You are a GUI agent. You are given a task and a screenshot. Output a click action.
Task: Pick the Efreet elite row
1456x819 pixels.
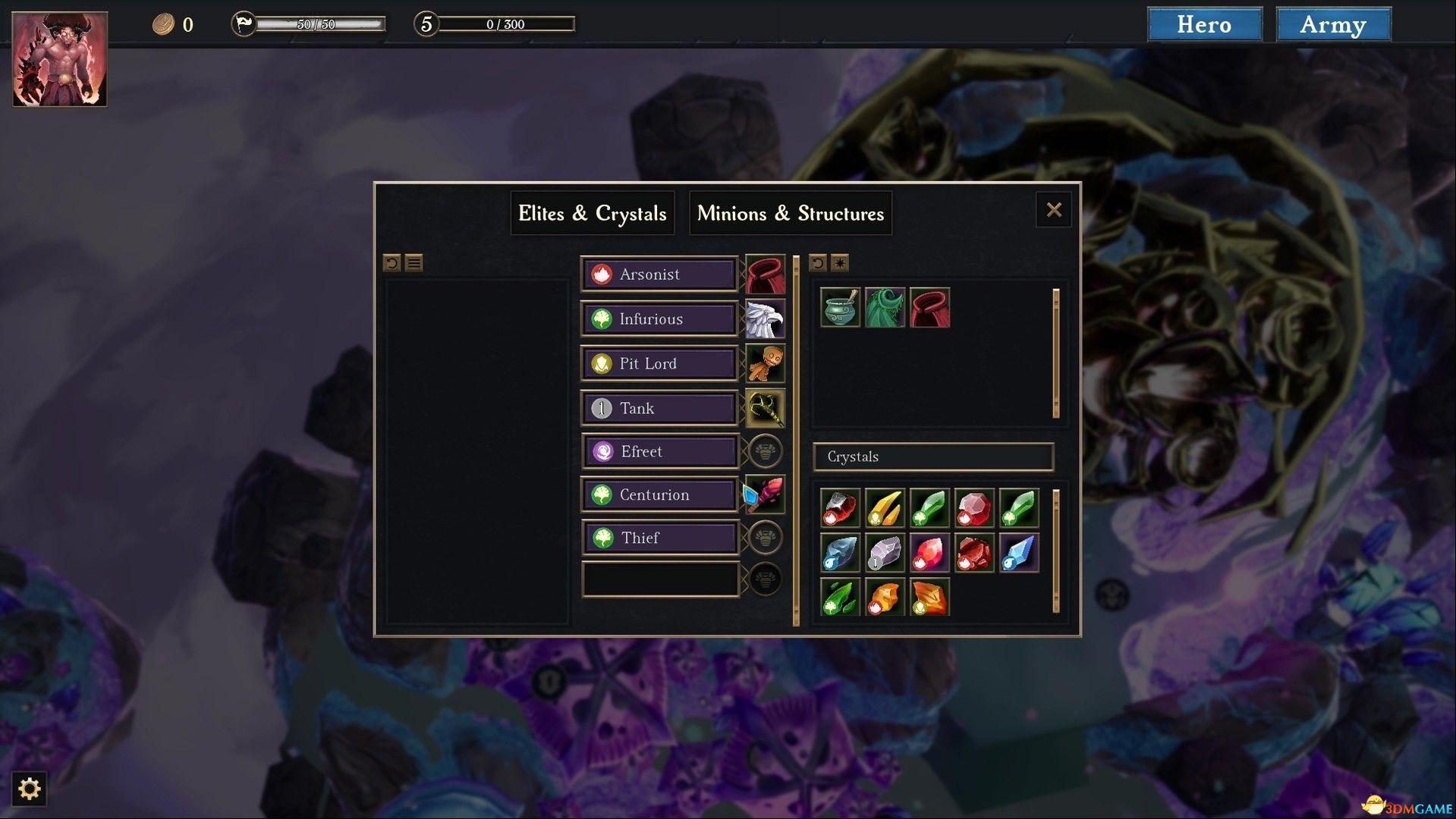point(659,452)
